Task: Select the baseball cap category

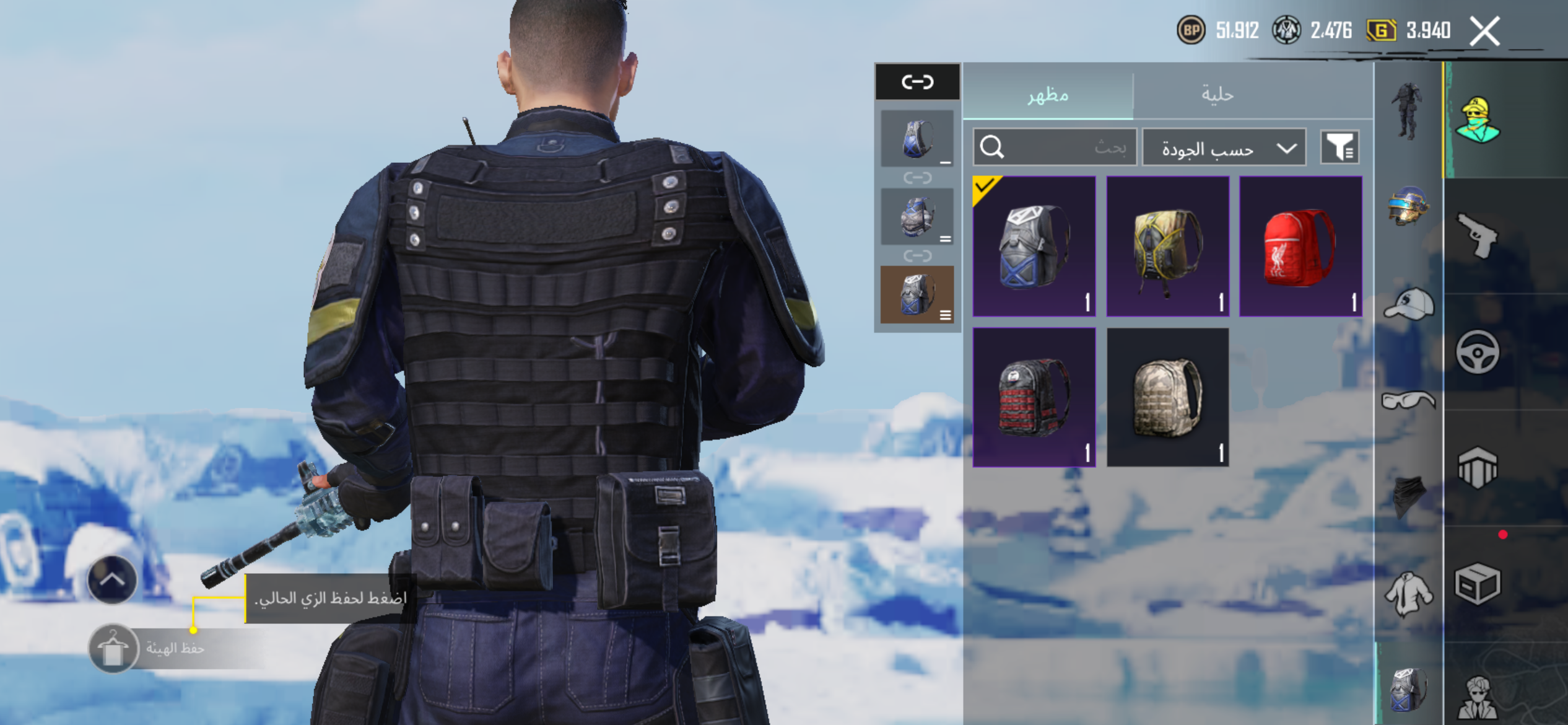Action: (1408, 304)
